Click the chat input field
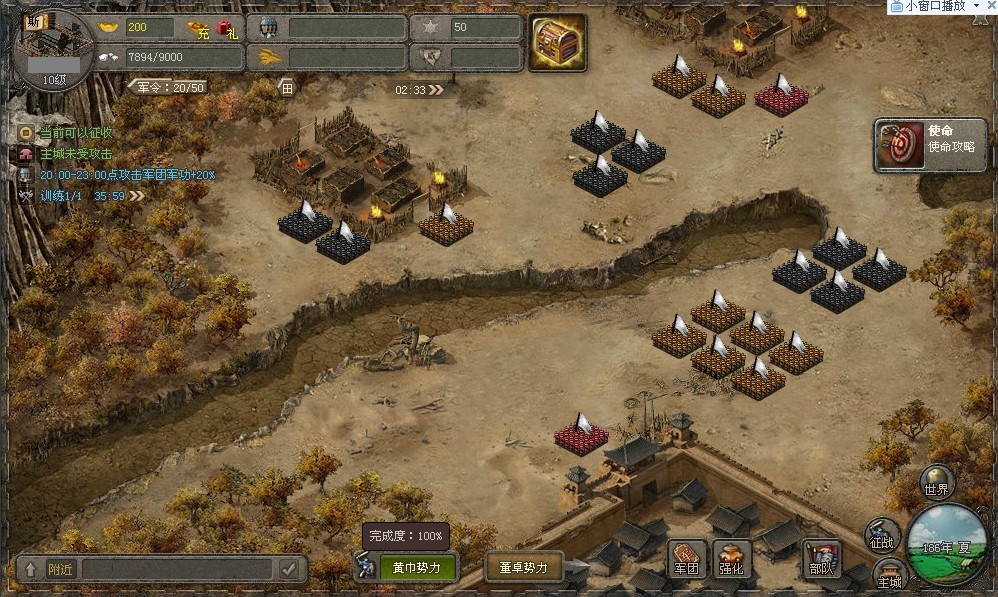This screenshot has height=597, width=998. 175,569
